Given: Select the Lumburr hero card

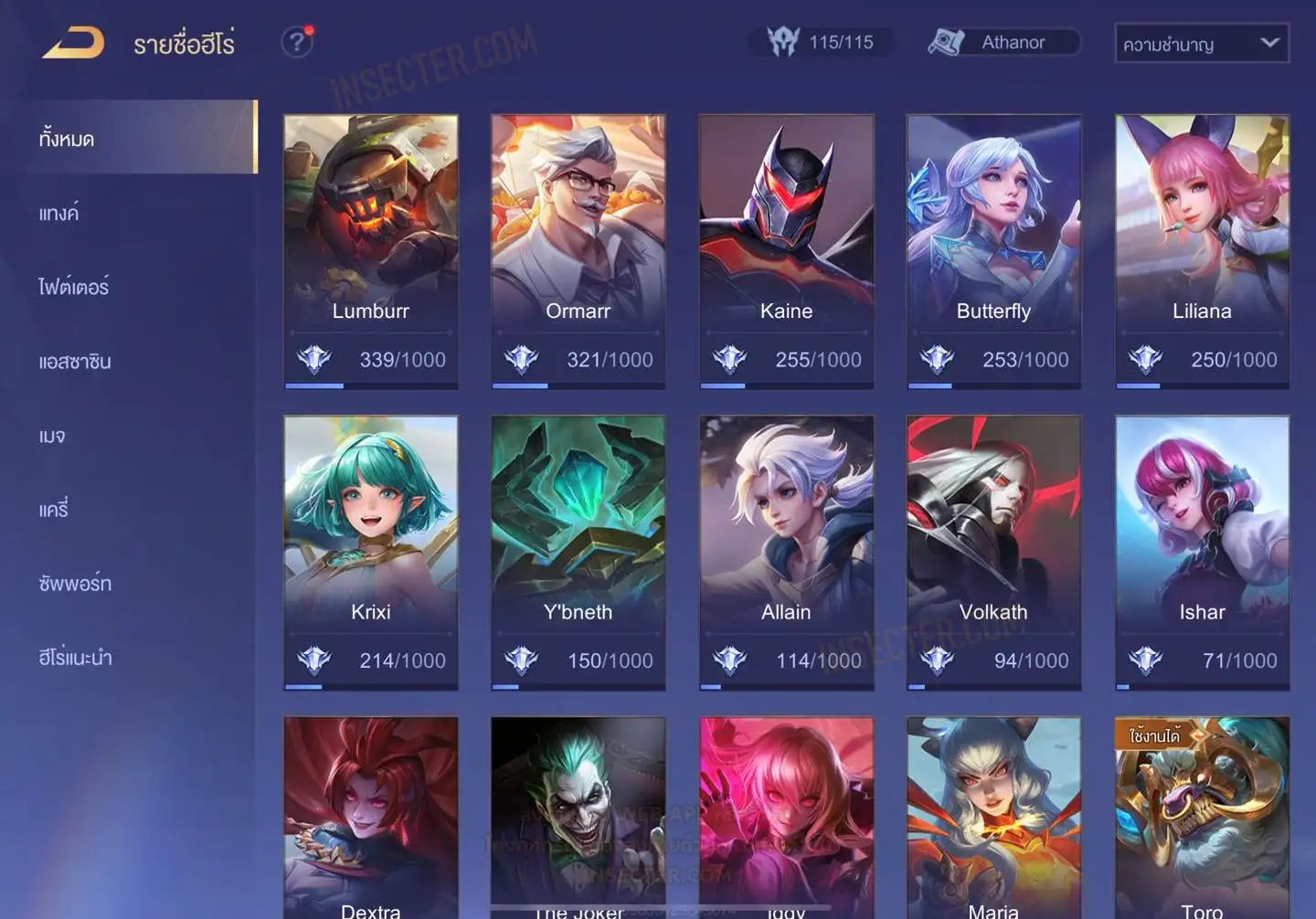Looking at the screenshot, I should point(370,238).
